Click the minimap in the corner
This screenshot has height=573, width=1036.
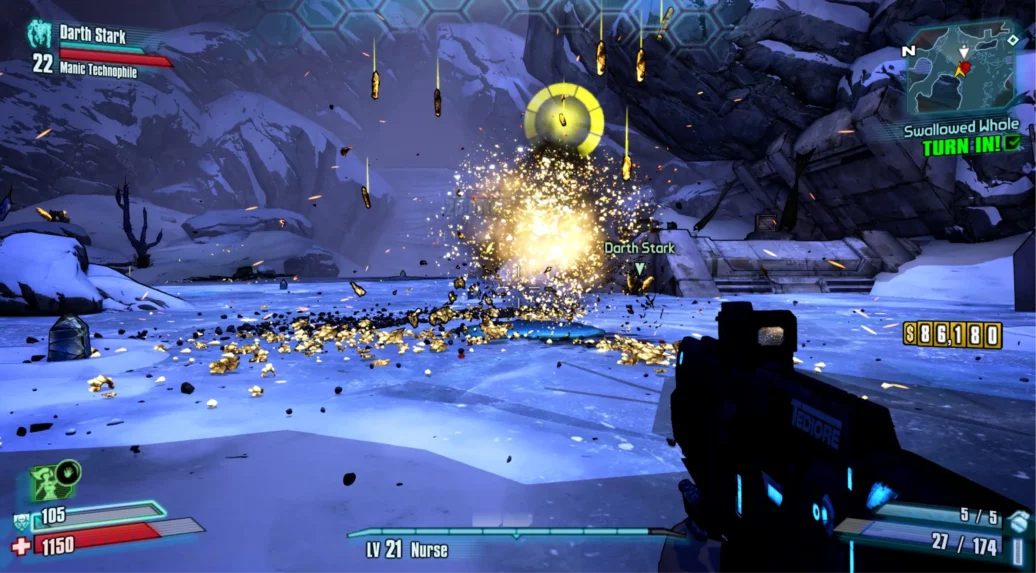coord(962,70)
